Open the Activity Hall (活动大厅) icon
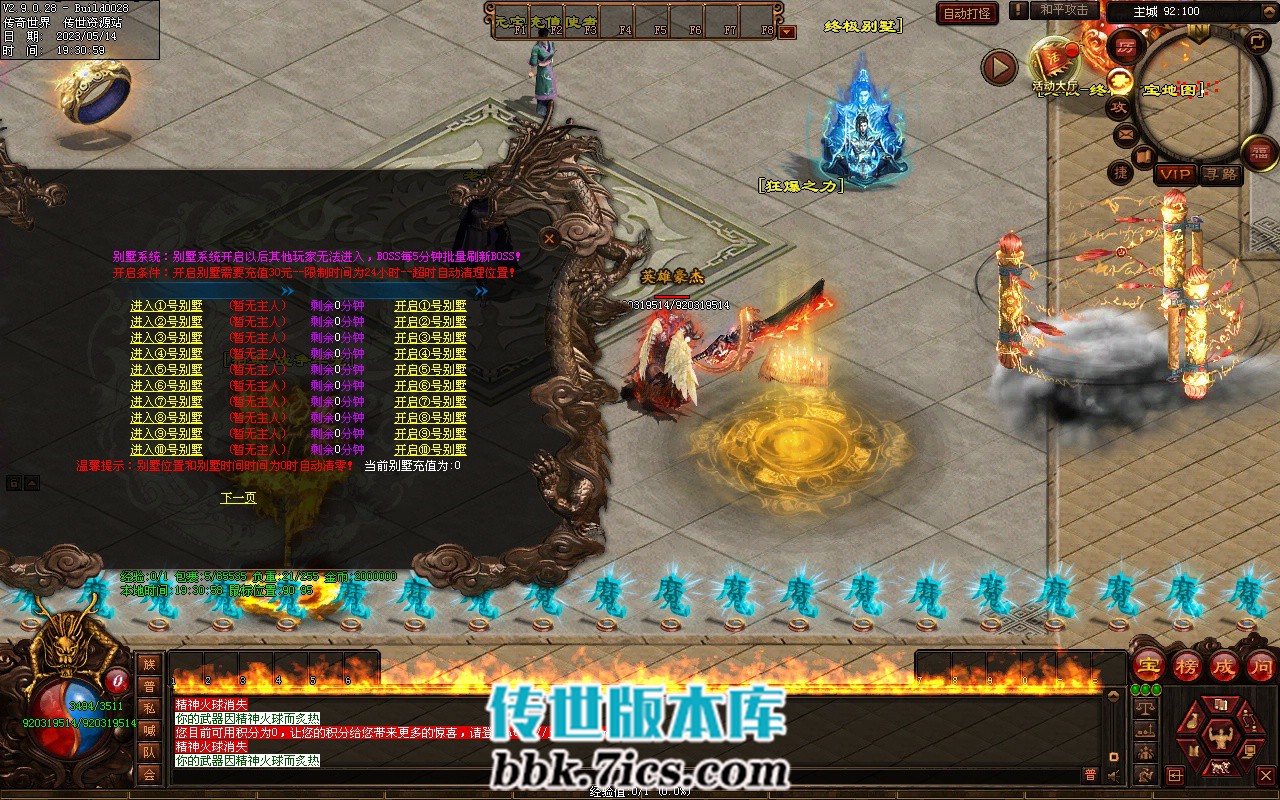Image resolution: width=1280 pixels, height=800 pixels. pyautogui.click(x=1054, y=62)
